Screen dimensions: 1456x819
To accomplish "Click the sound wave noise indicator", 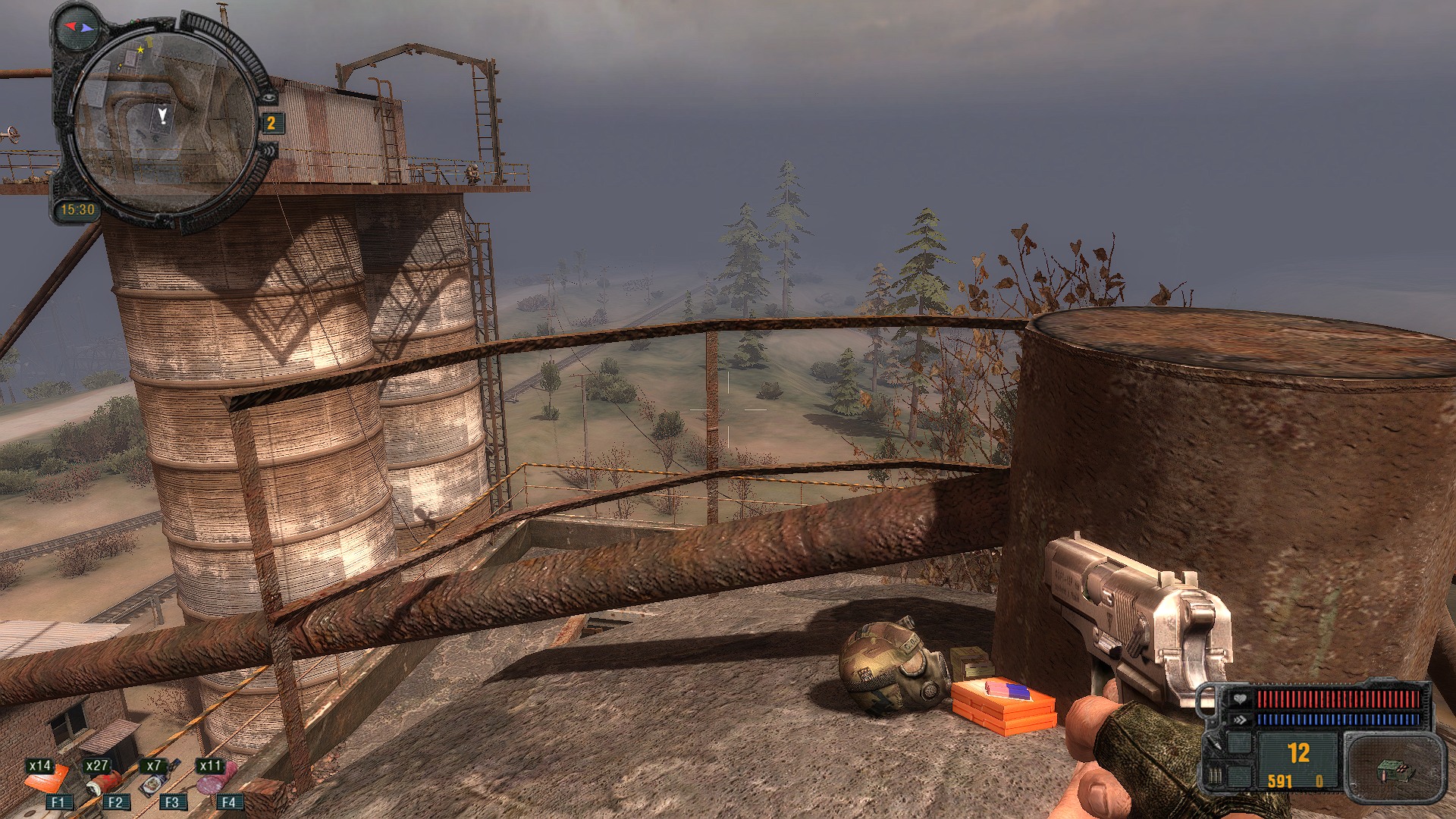I will pyautogui.click(x=268, y=152).
